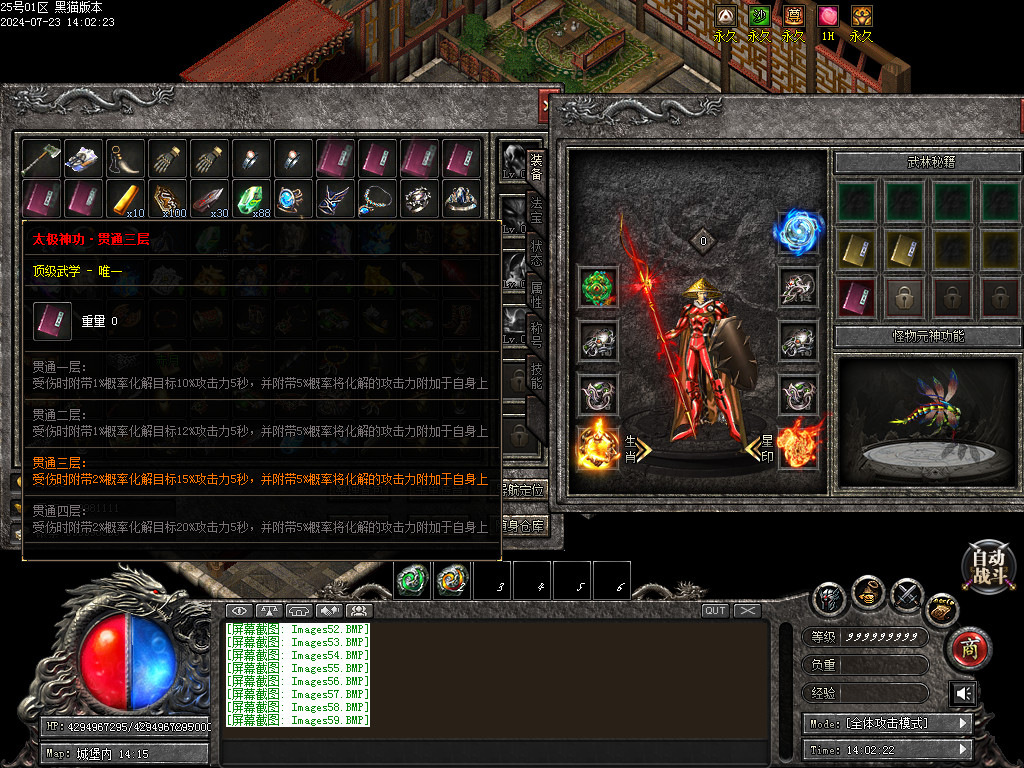Select the blue swirling orb equipment slot
Image resolution: width=1024 pixels, height=768 pixels.
tap(798, 232)
